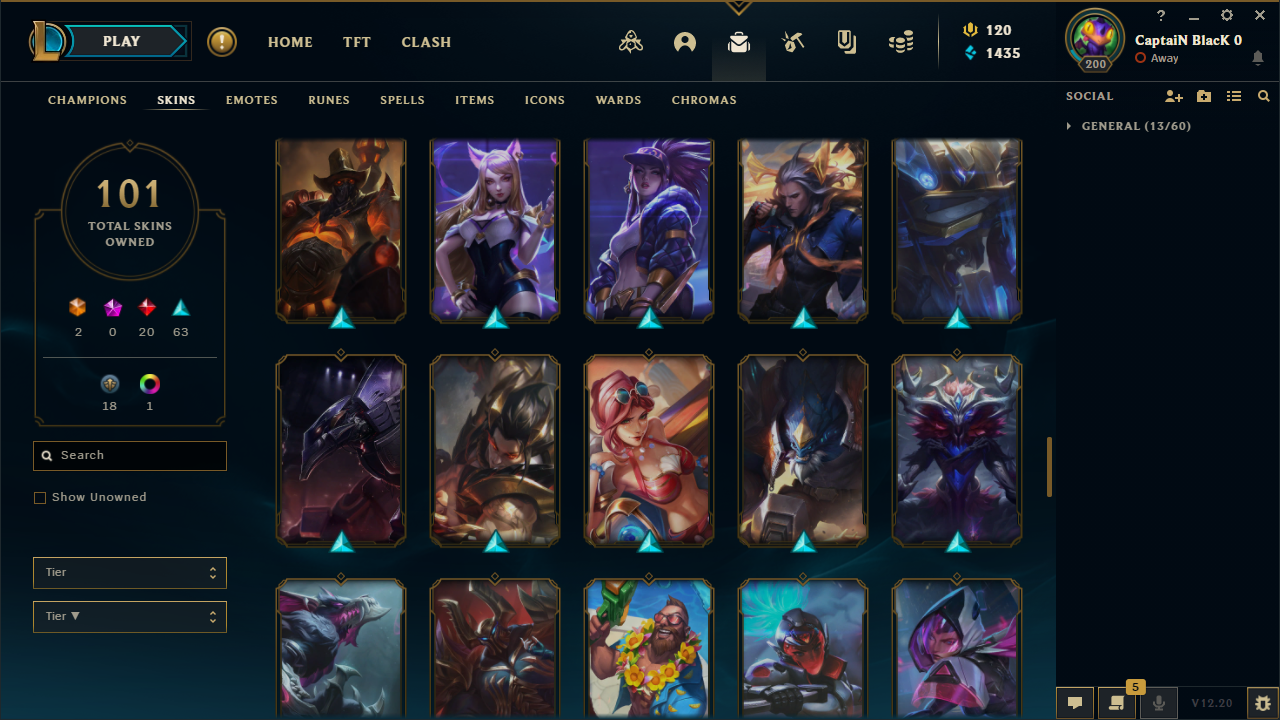Choose the High Noon cowboy skin card
1280x720 pixels.
[341, 230]
